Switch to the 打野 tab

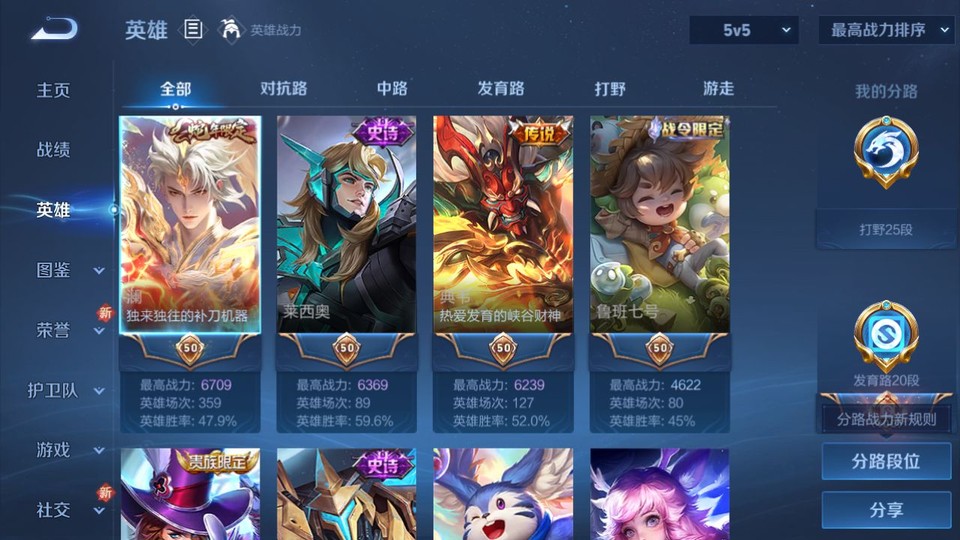click(x=610, y=89)
